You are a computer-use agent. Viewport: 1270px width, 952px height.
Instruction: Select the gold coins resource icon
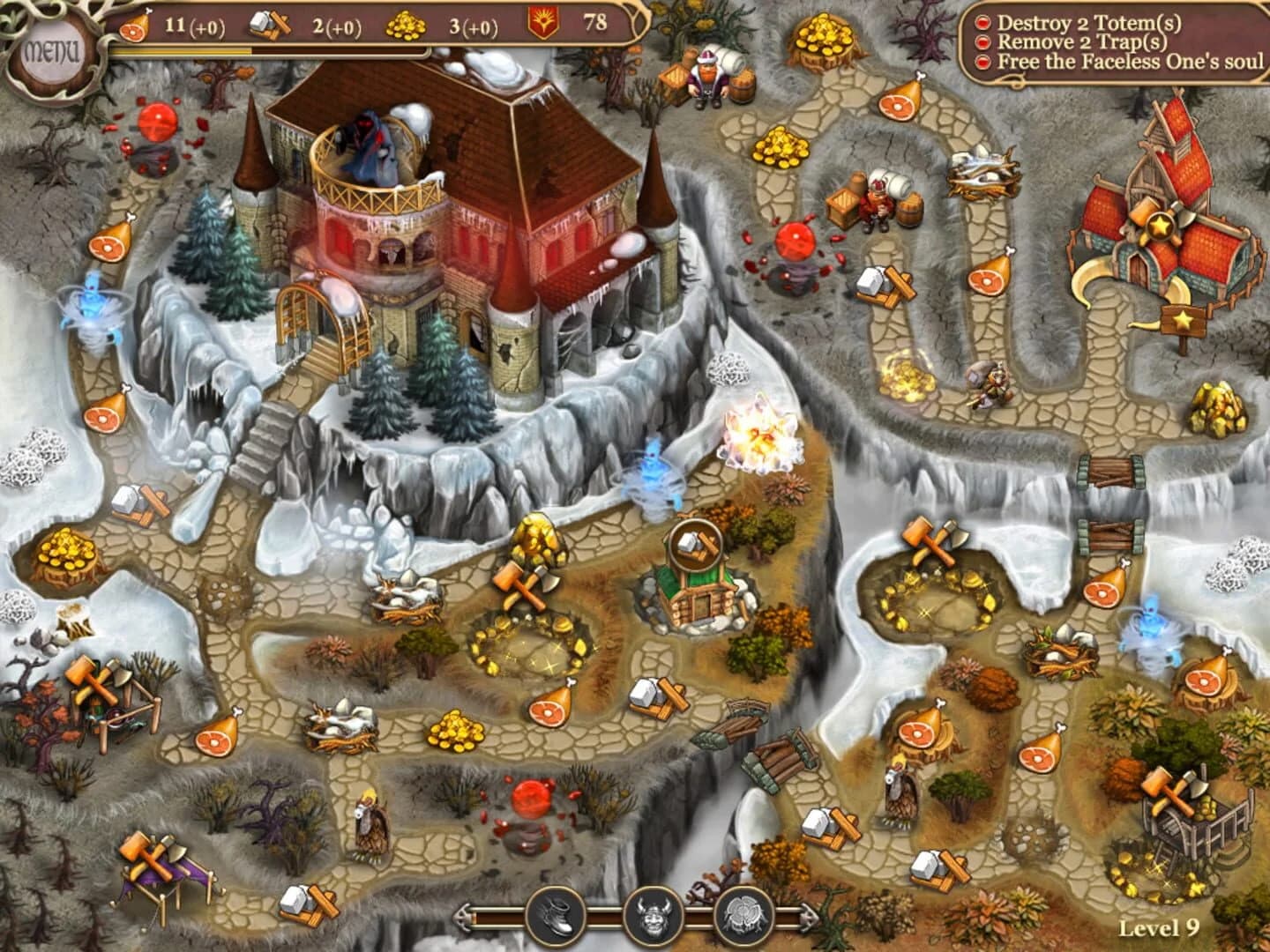pyautogui.click(x=407, y=24)
